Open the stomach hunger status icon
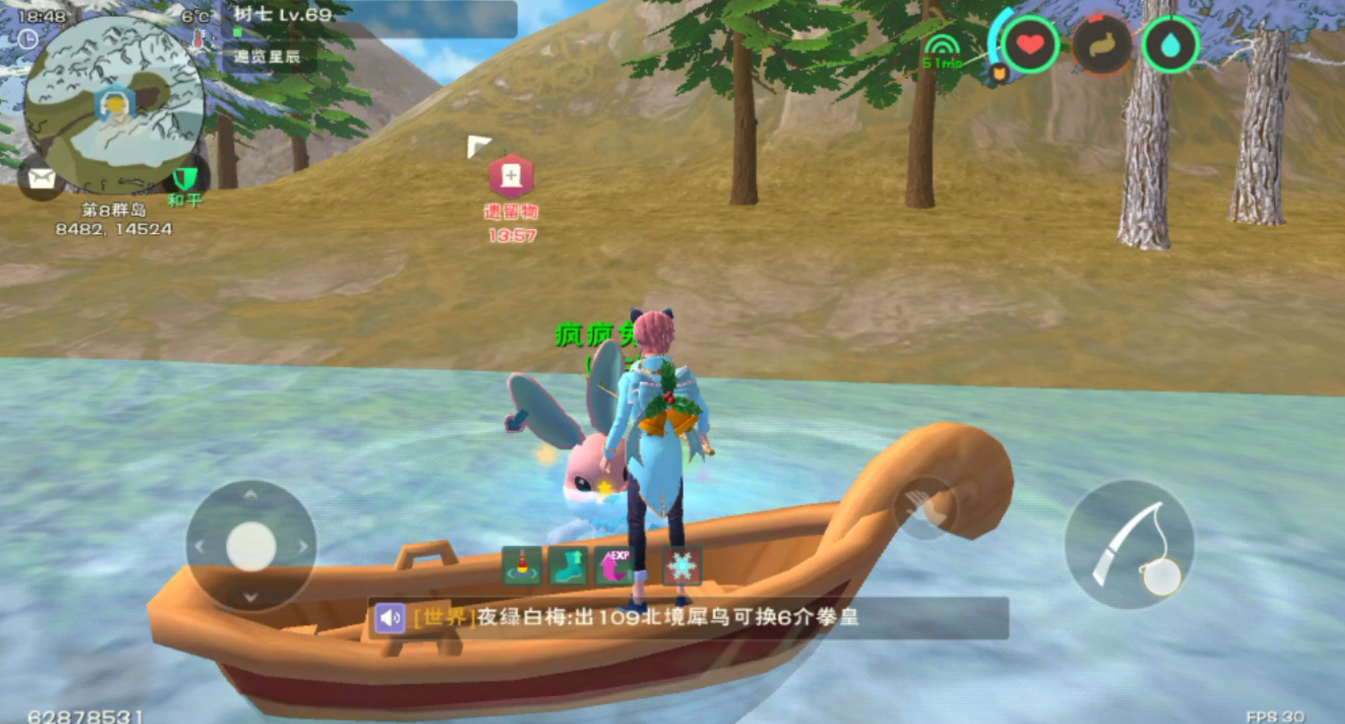 (1101, 45)
